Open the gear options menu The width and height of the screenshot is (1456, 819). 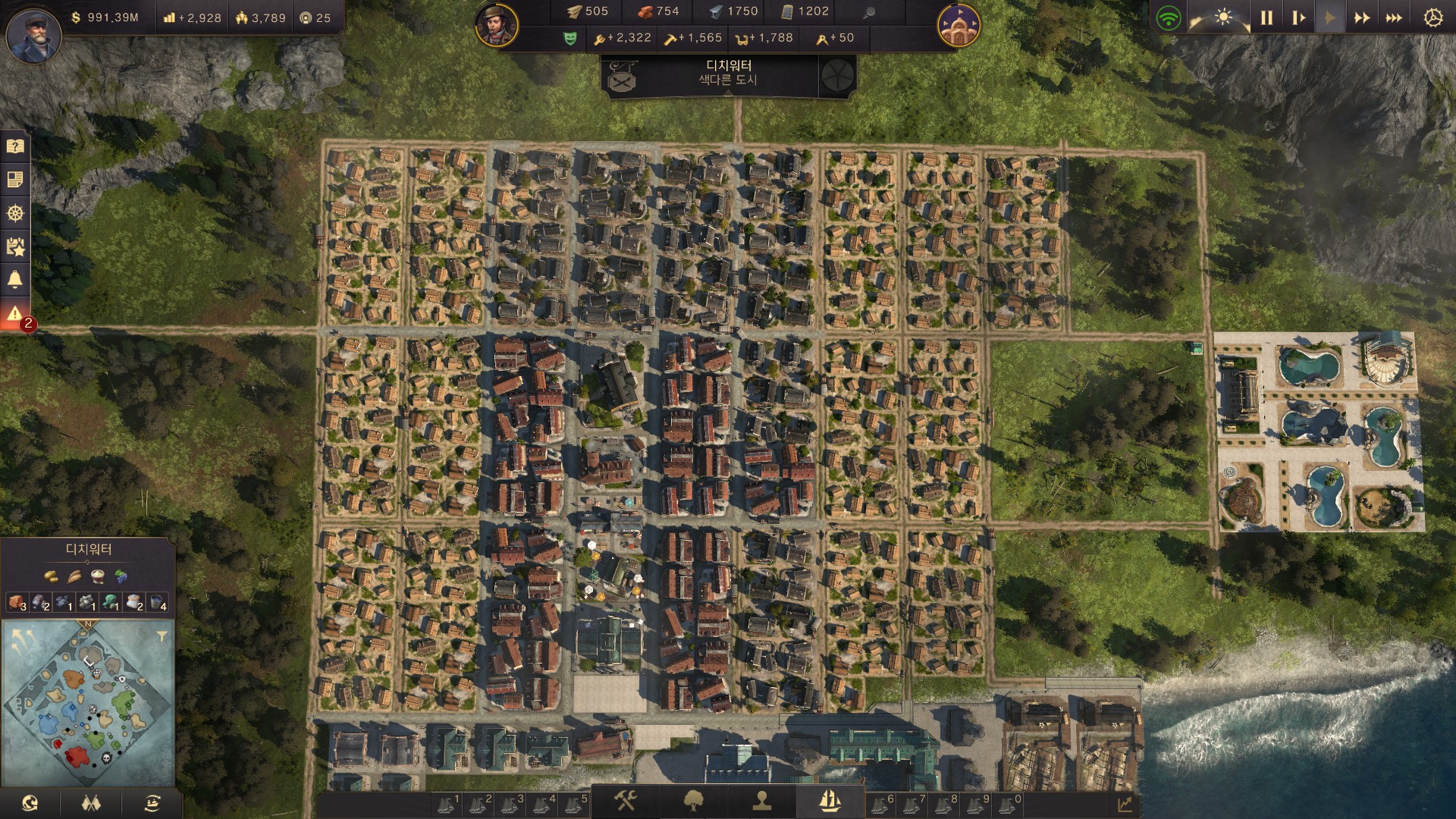coord(1432,17)
